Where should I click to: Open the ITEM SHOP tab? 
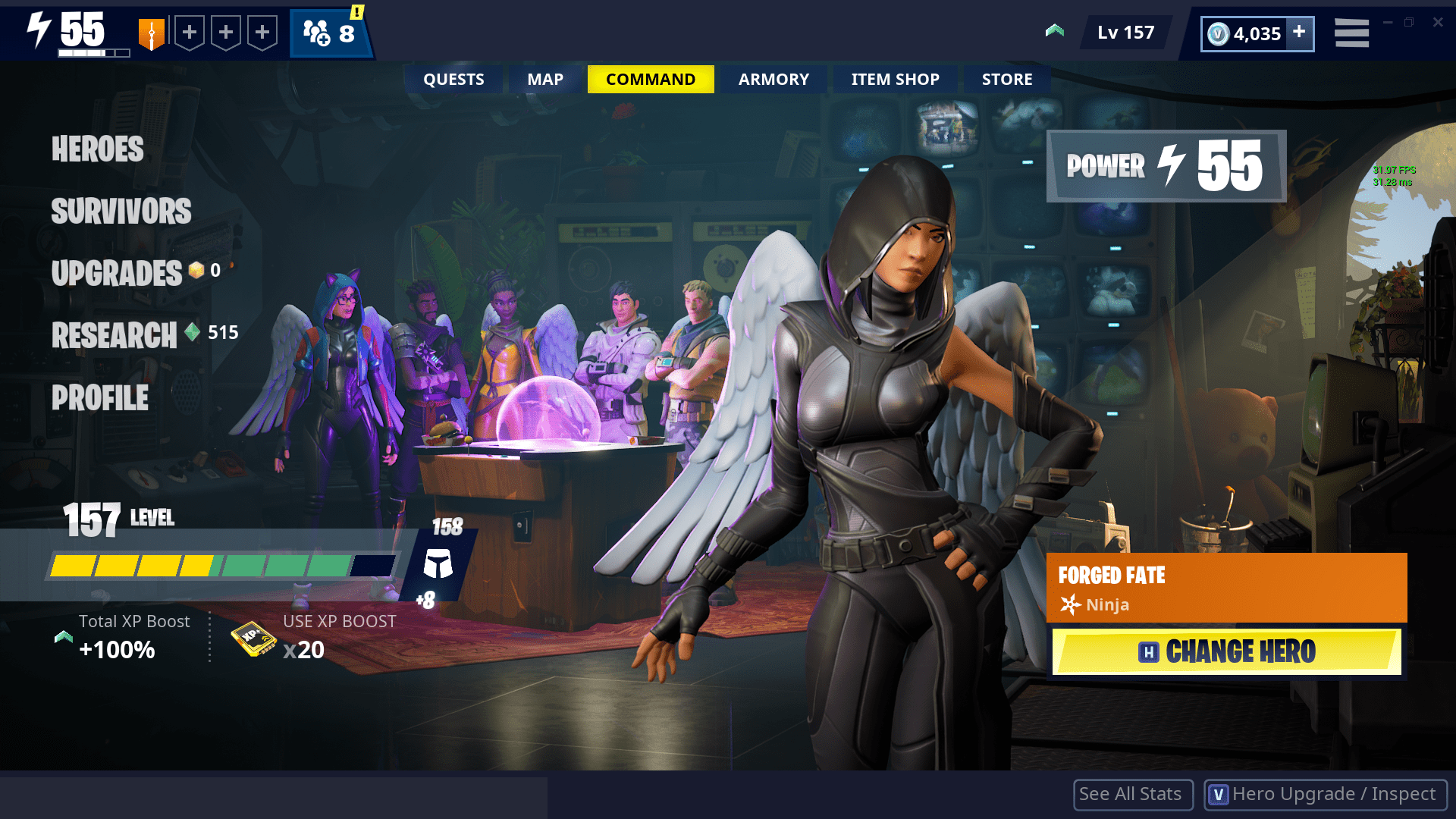[x=894, y=79]
